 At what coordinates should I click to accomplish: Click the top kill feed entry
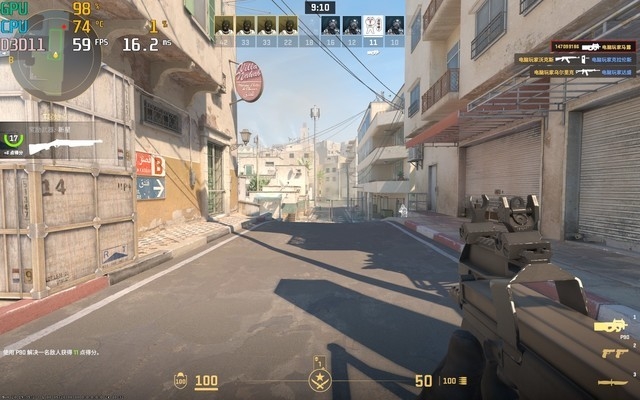(x=592, y=46)
